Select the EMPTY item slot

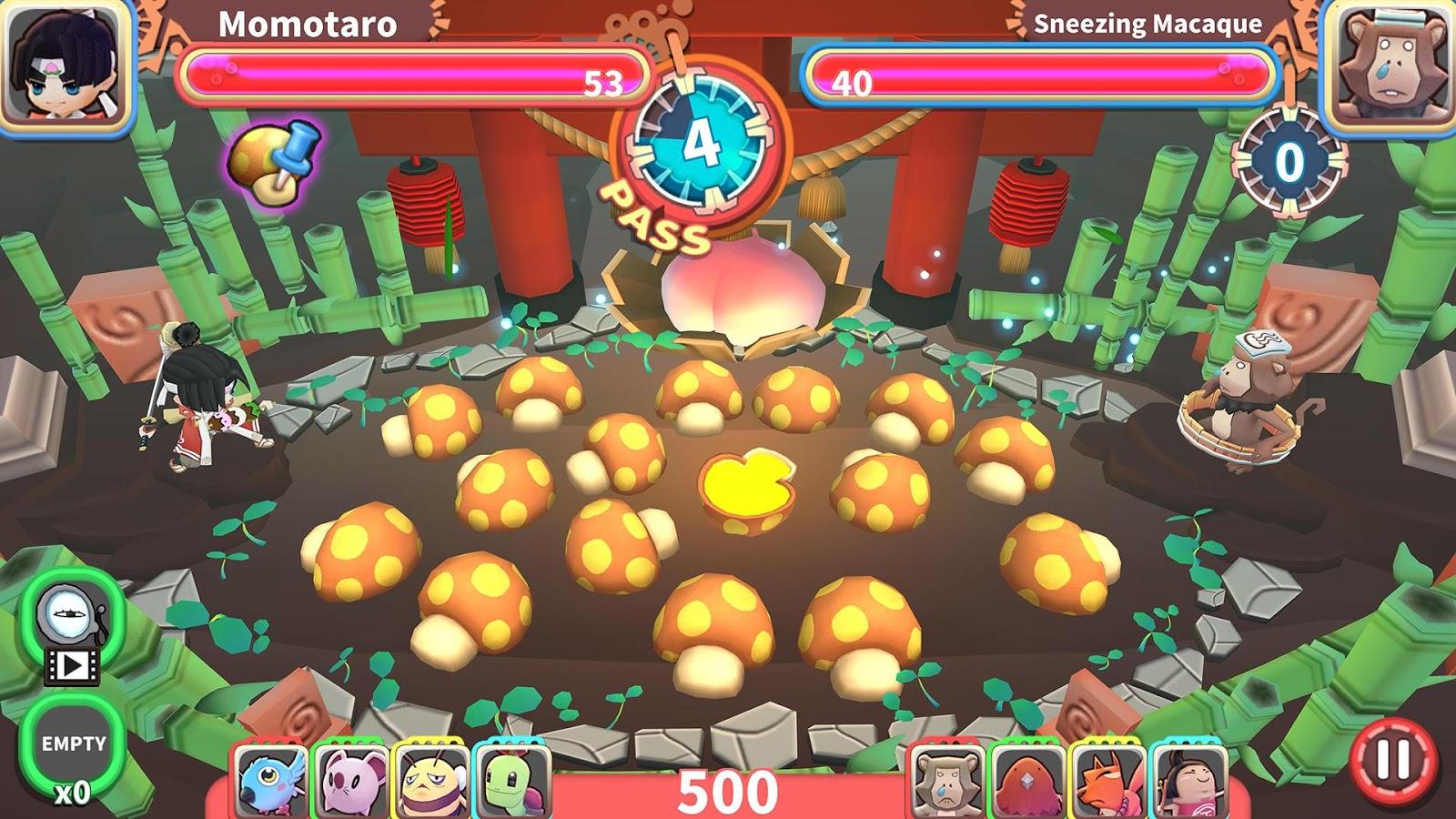coord(73,744)
